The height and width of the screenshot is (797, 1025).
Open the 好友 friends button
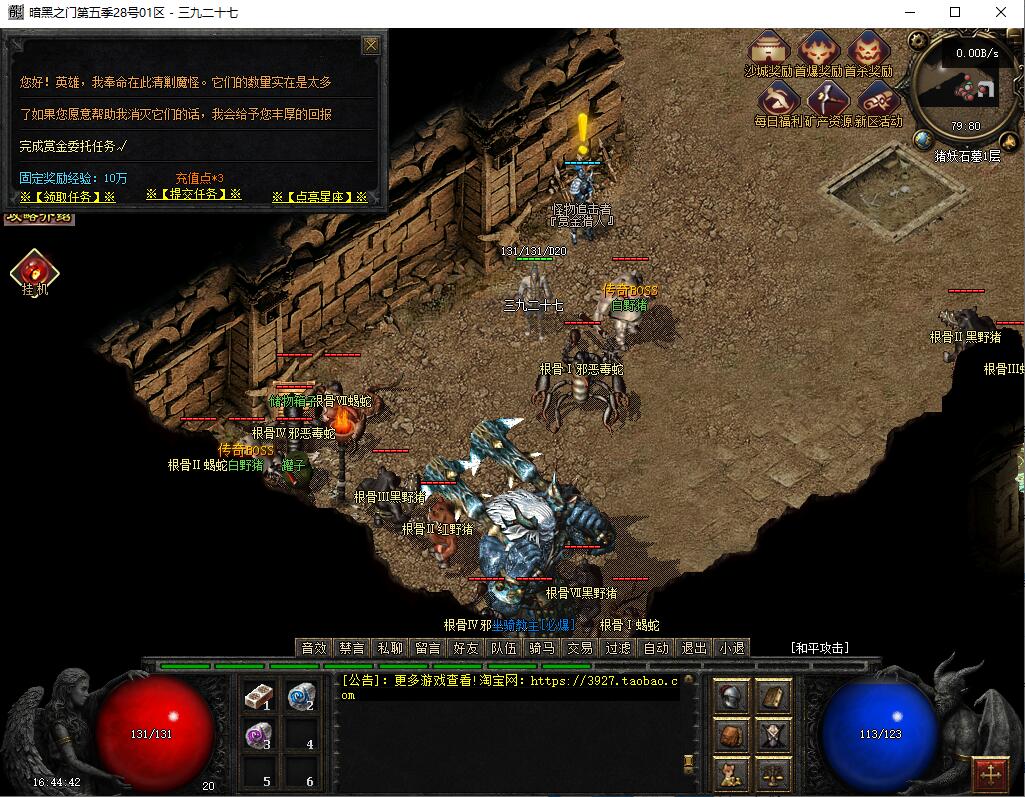coord(466,648)
